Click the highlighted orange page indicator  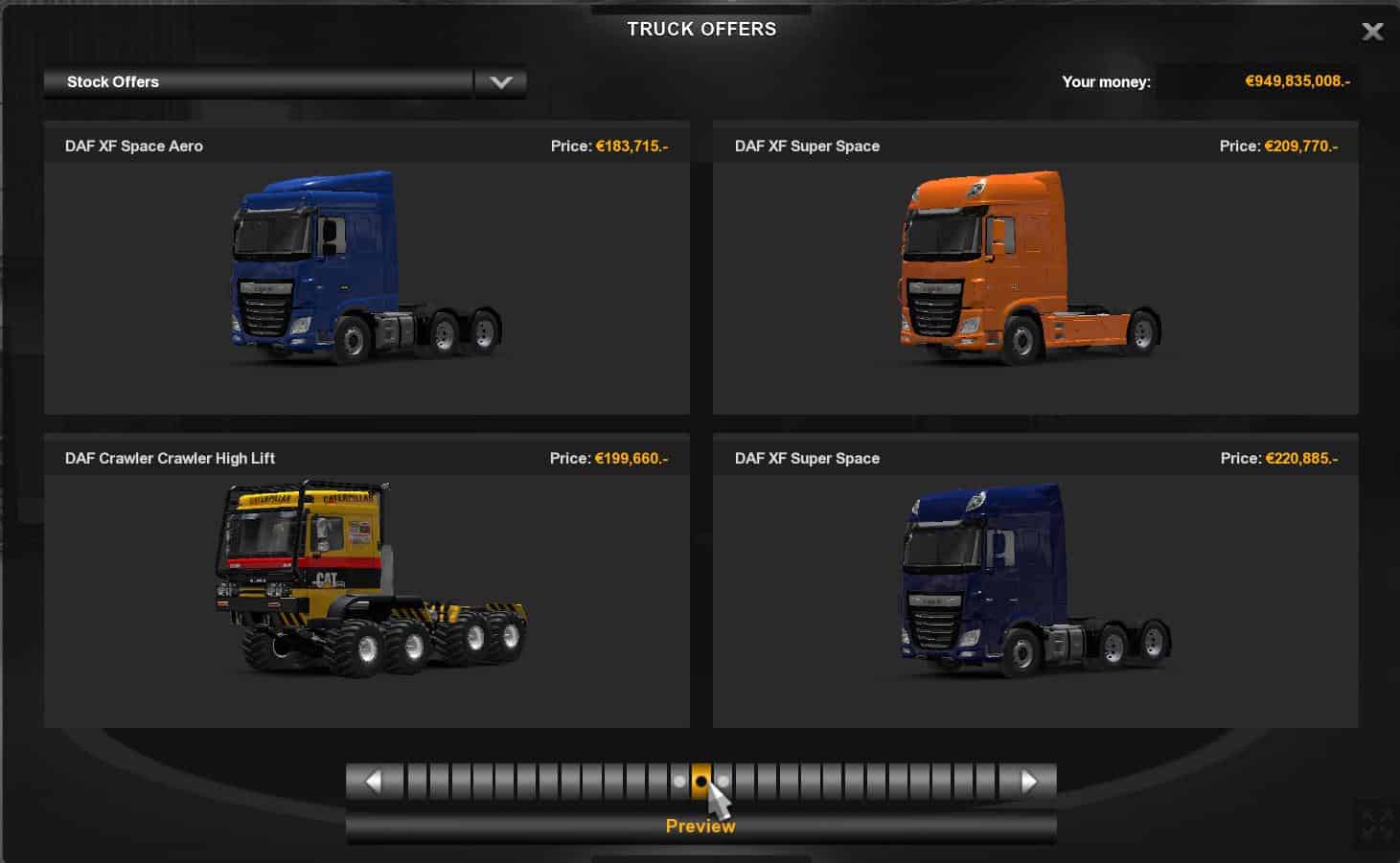pos(701,782)
